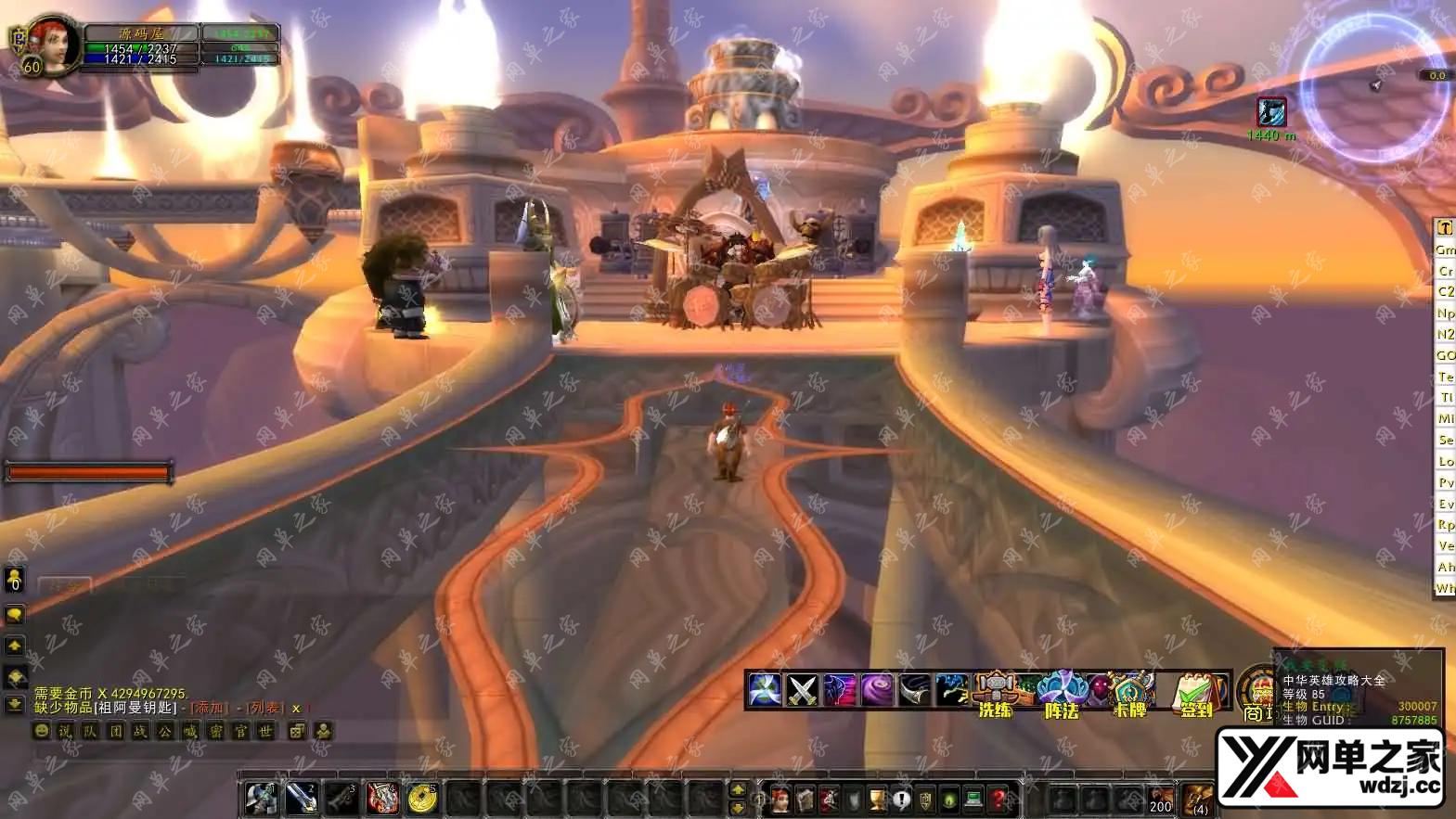Click the [添加] link in chat
Screen dimensions: 1456x819
point(208,708)
